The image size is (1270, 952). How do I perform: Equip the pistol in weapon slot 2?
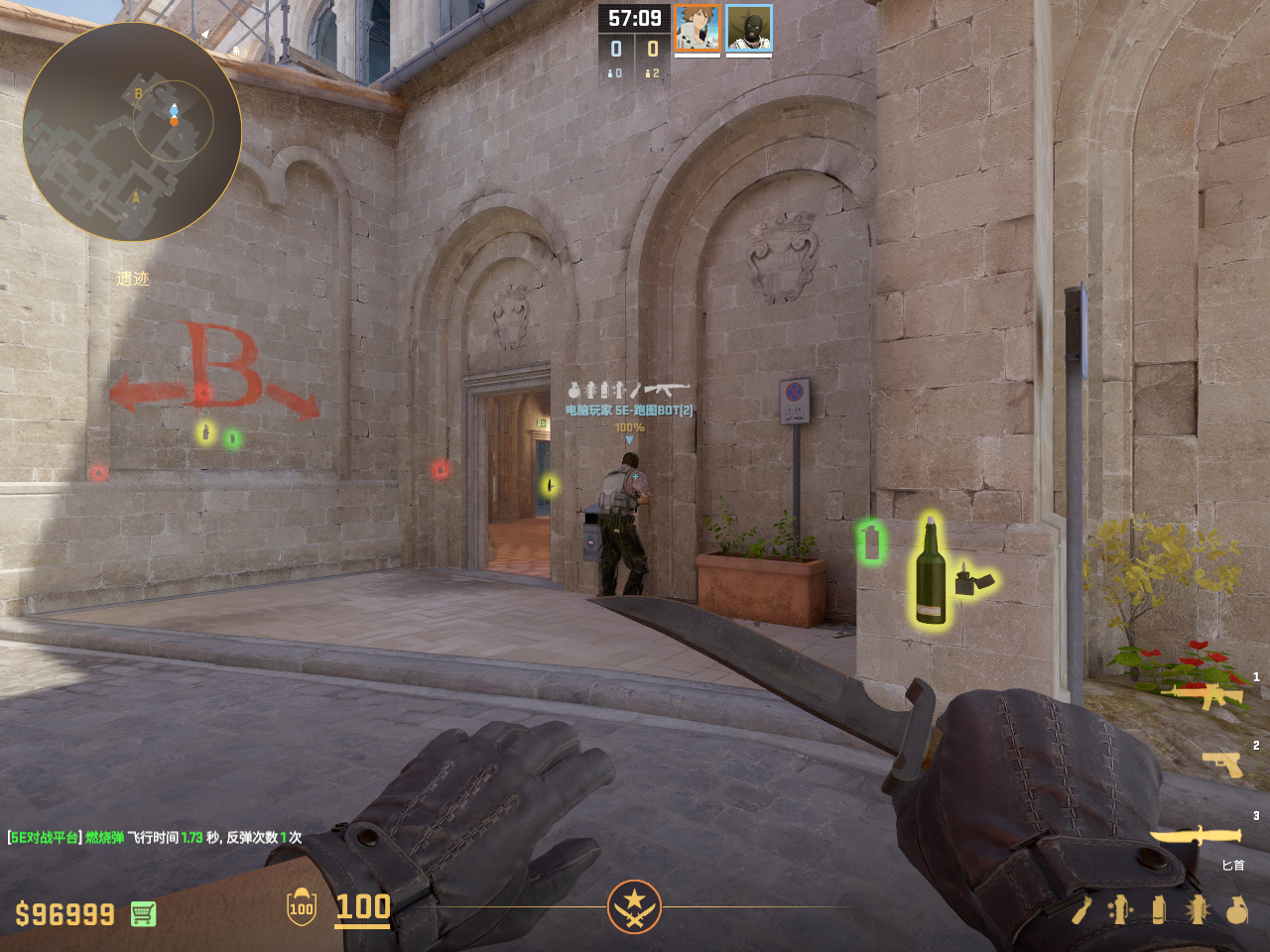pos(1223,765)
